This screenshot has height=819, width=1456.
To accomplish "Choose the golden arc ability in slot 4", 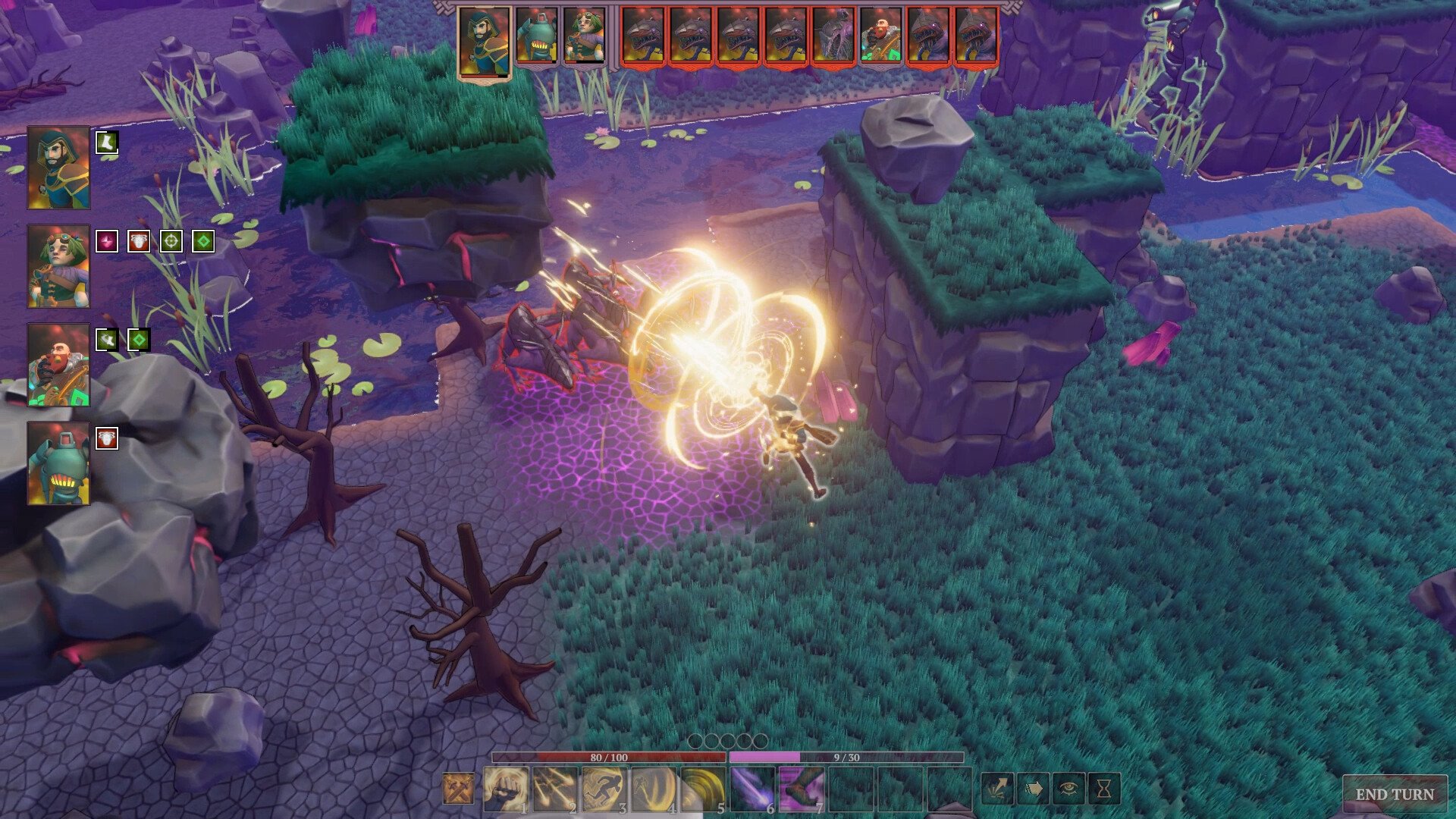I will point(653,789).
